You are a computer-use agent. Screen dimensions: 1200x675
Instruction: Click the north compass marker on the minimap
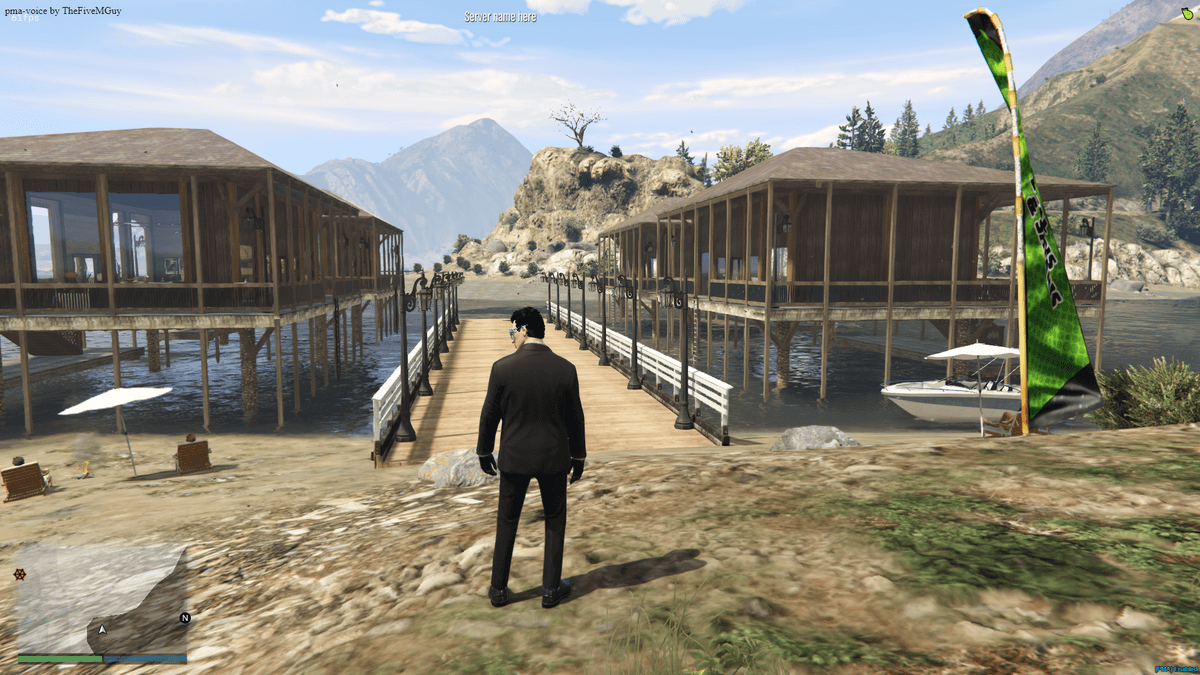[184, 618]
